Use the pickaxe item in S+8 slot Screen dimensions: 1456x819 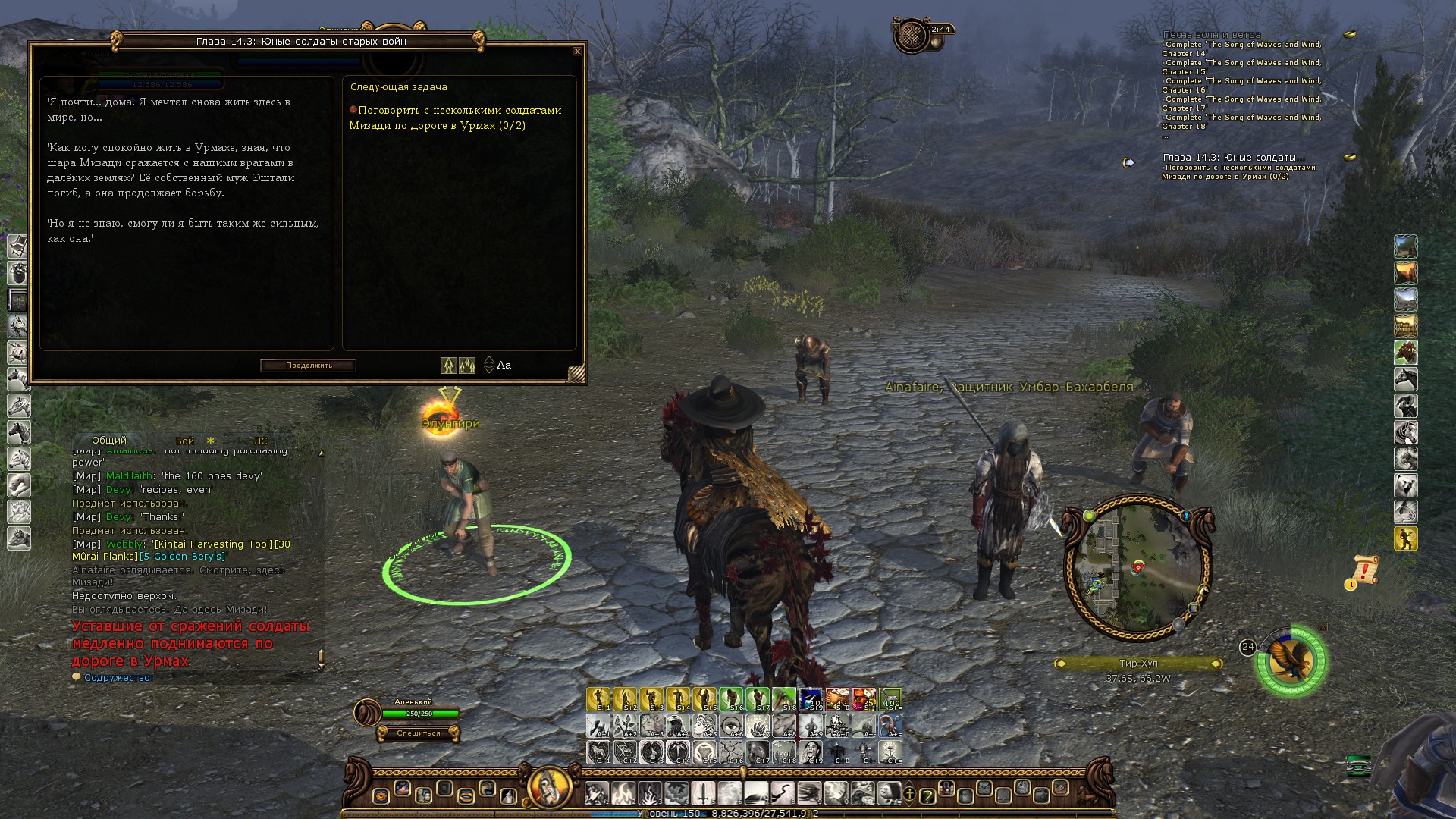pyautogui.click(x=785, y=698)
